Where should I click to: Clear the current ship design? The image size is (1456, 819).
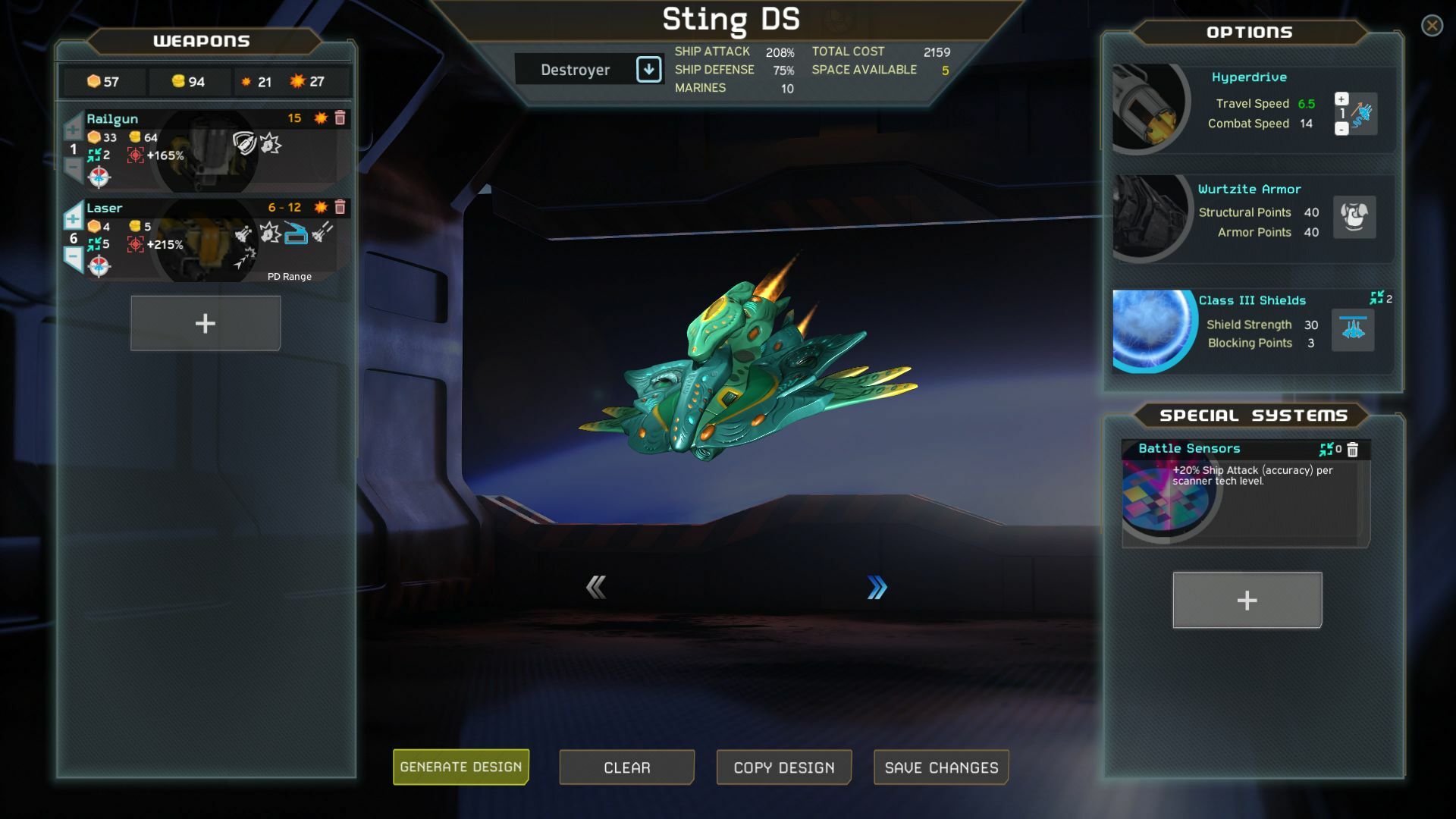click(x=626, y=767)
